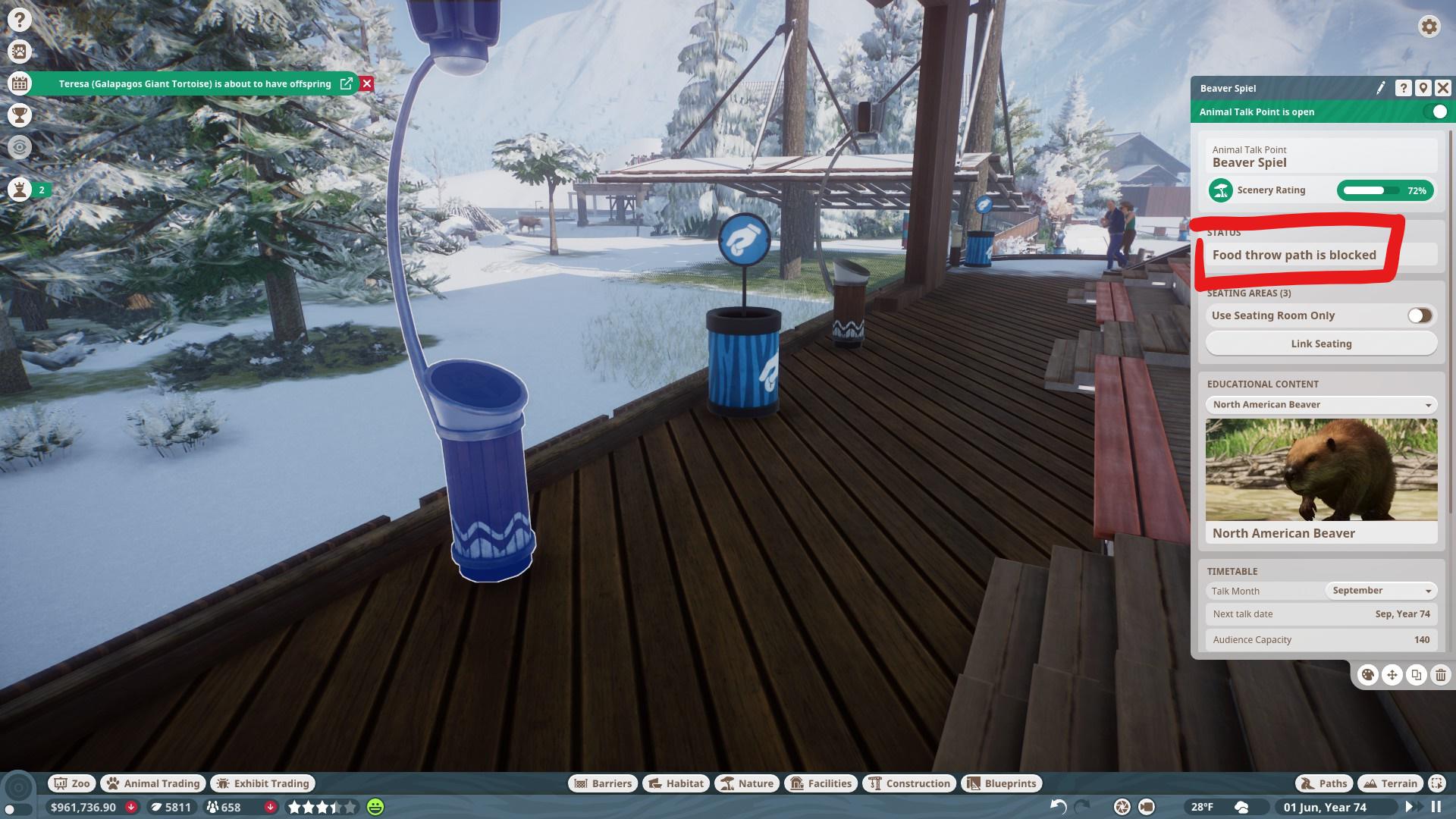Open the Achievements trophy icon
Screen dimensions: 1456x819
tap(20, 116)
